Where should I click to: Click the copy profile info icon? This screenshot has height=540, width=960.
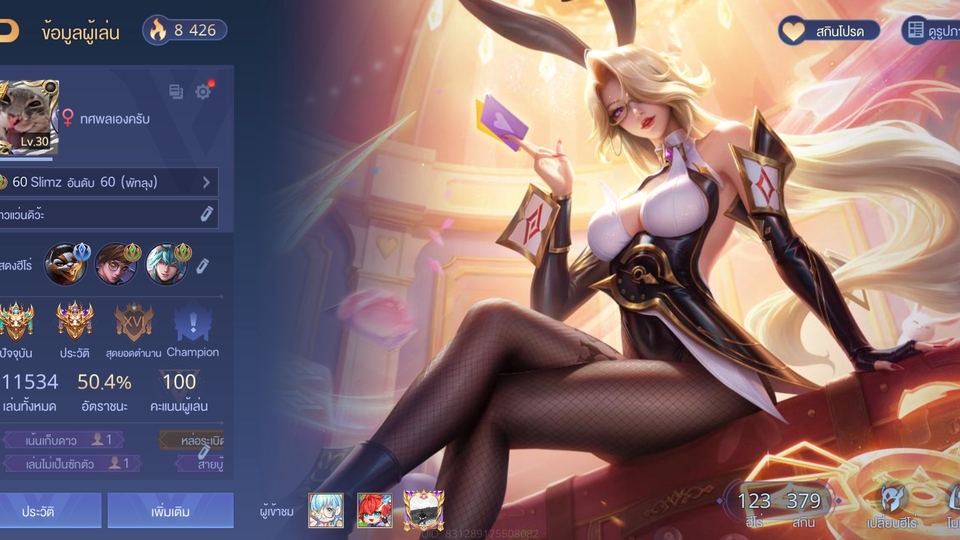tap(176, 92)
